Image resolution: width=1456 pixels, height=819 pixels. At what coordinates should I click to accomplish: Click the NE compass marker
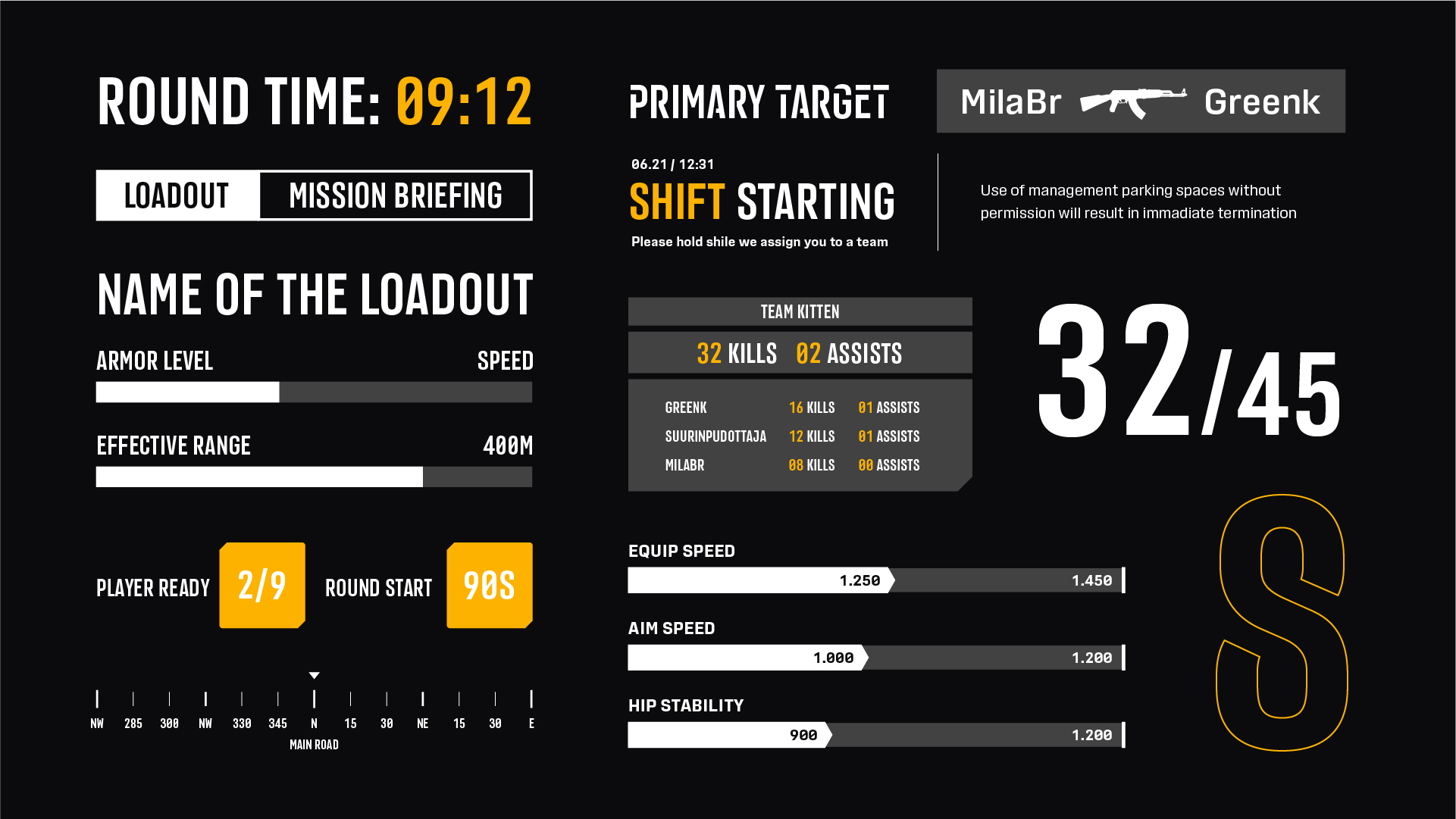pos(423,699)
